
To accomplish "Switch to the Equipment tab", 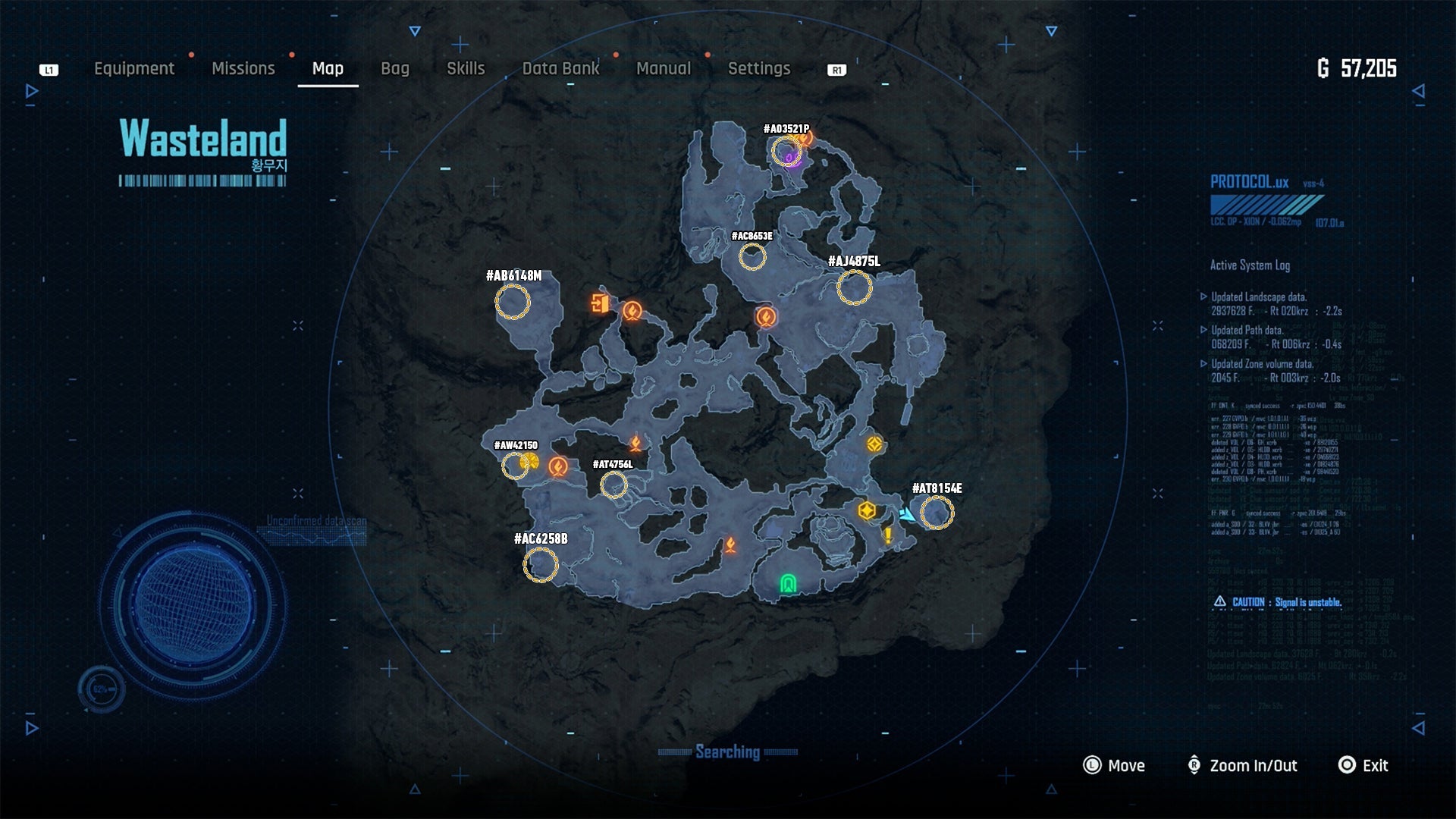I will pos(134,68).
